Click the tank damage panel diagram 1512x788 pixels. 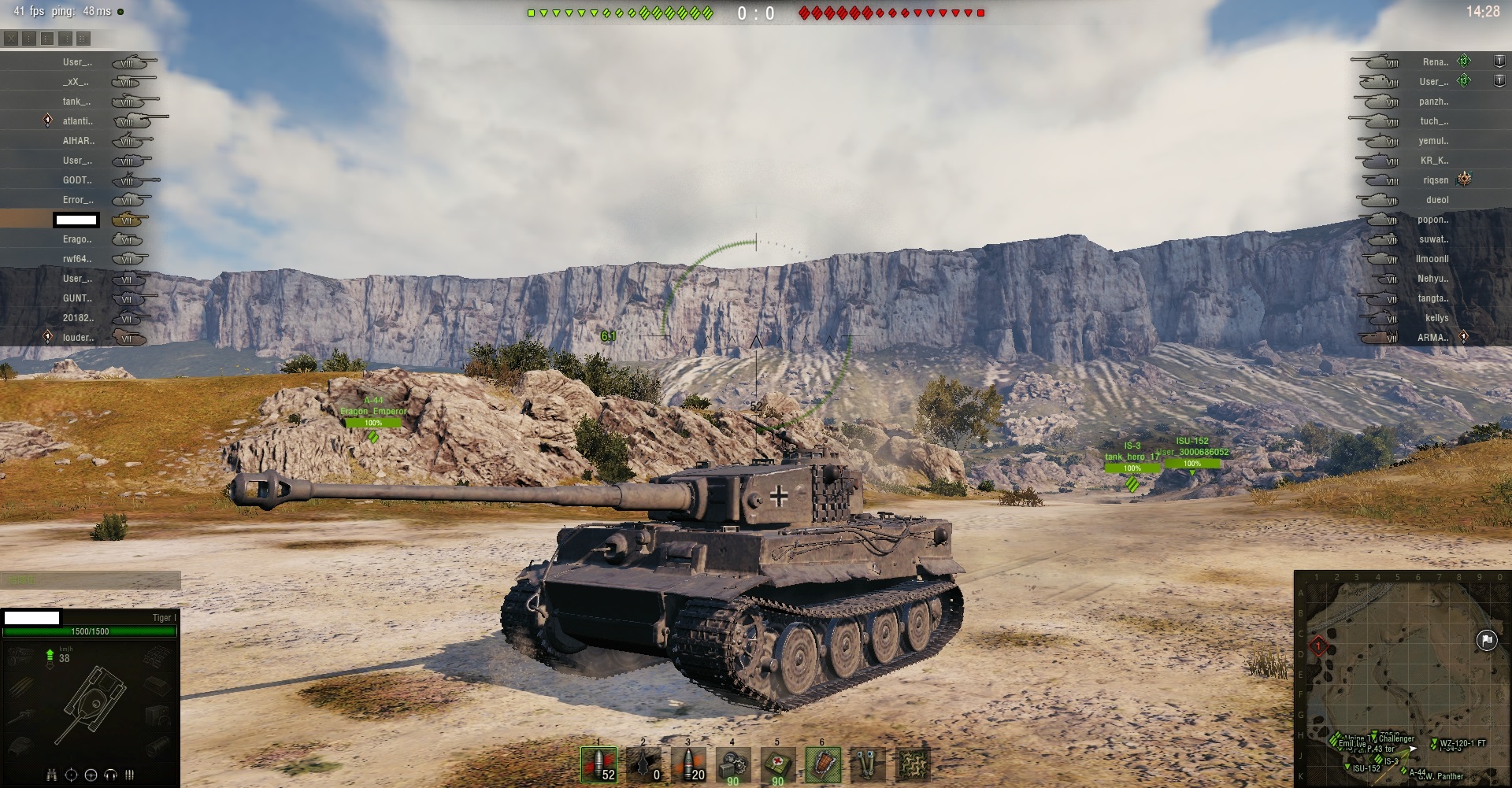91,701
